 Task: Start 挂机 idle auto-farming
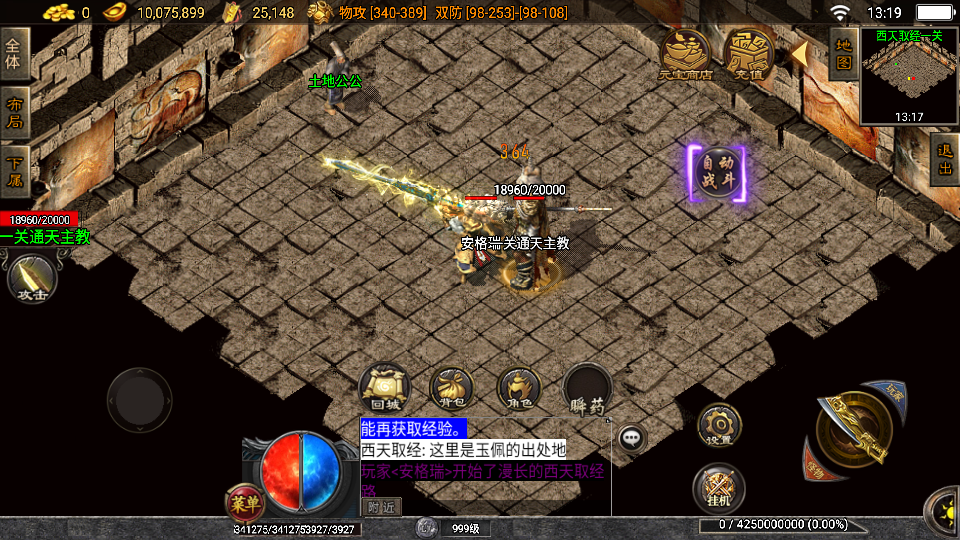click(718, 487)
